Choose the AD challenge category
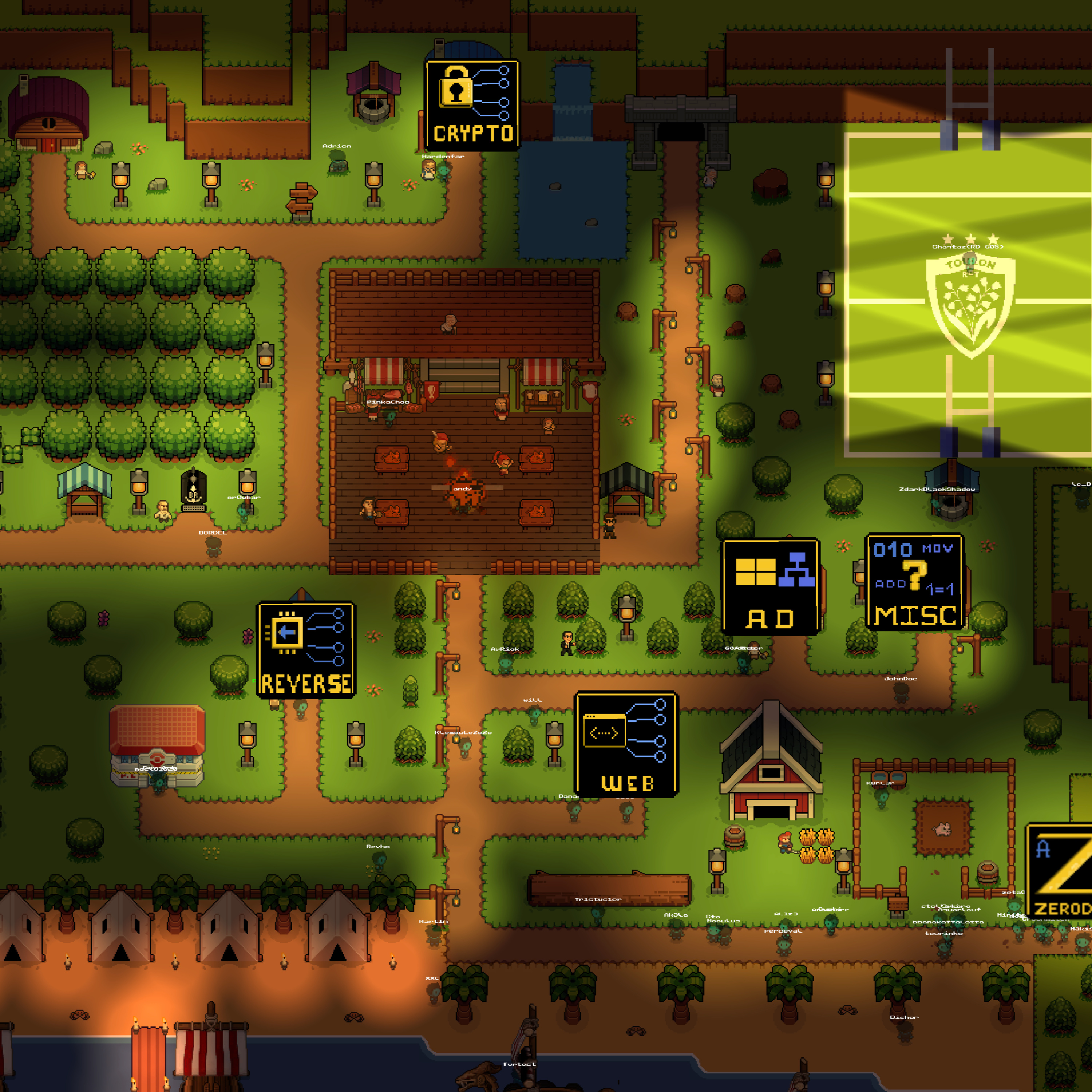This screenshot has height=1092, width=1092. pos(770,587)
